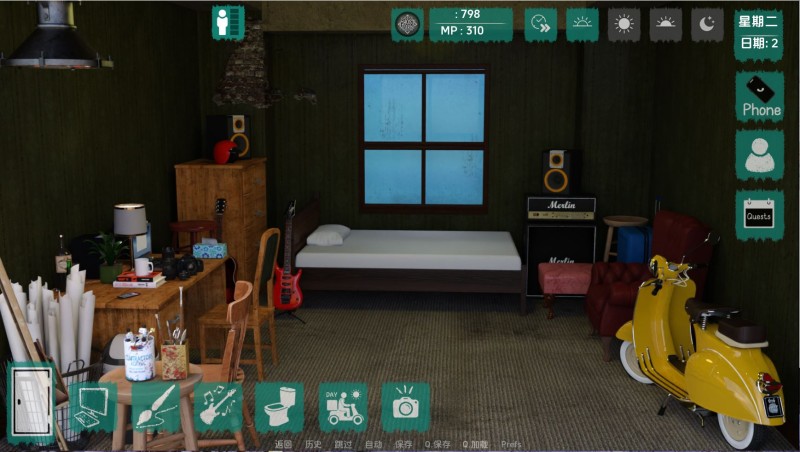Select the sunset evening time icon
This screenshot has width=800, height=452.
tap(666, 24)
